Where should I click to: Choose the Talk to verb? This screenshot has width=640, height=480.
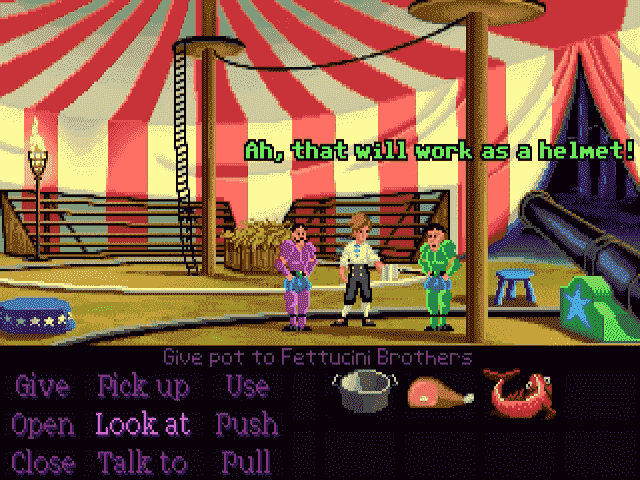142,462
